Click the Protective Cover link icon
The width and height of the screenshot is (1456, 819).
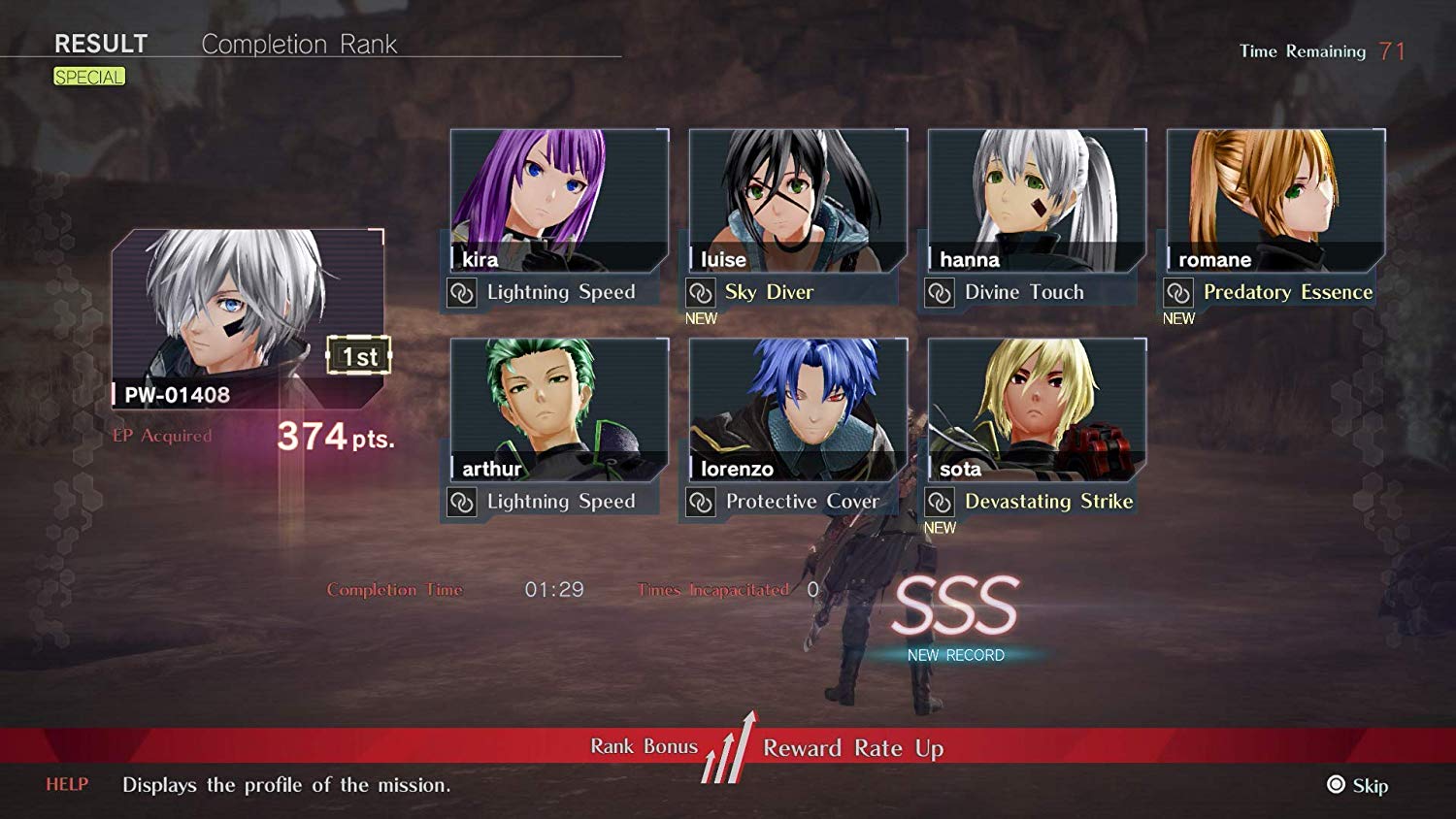(701, 502)
